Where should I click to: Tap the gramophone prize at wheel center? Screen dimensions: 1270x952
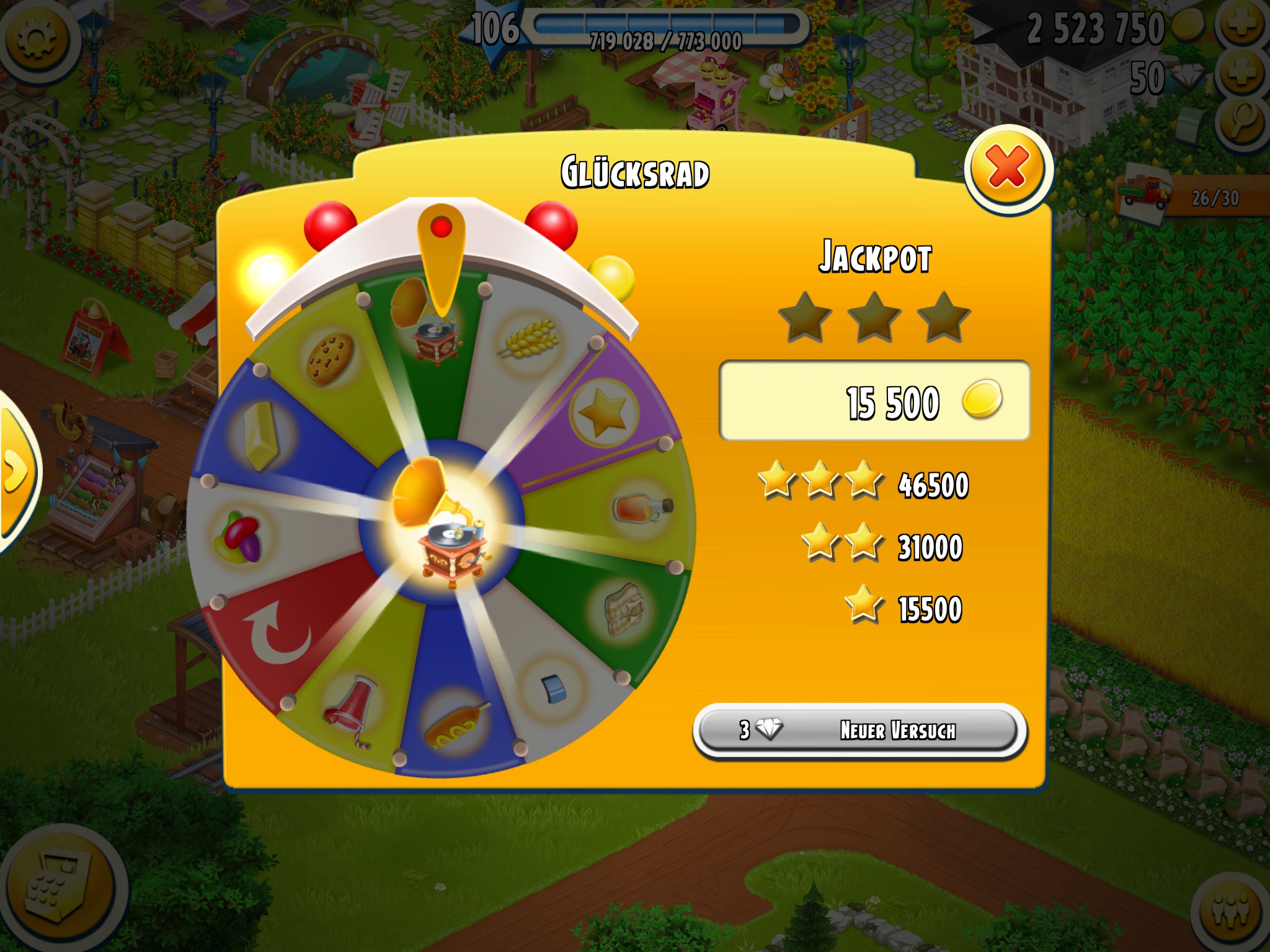(442, 521)
